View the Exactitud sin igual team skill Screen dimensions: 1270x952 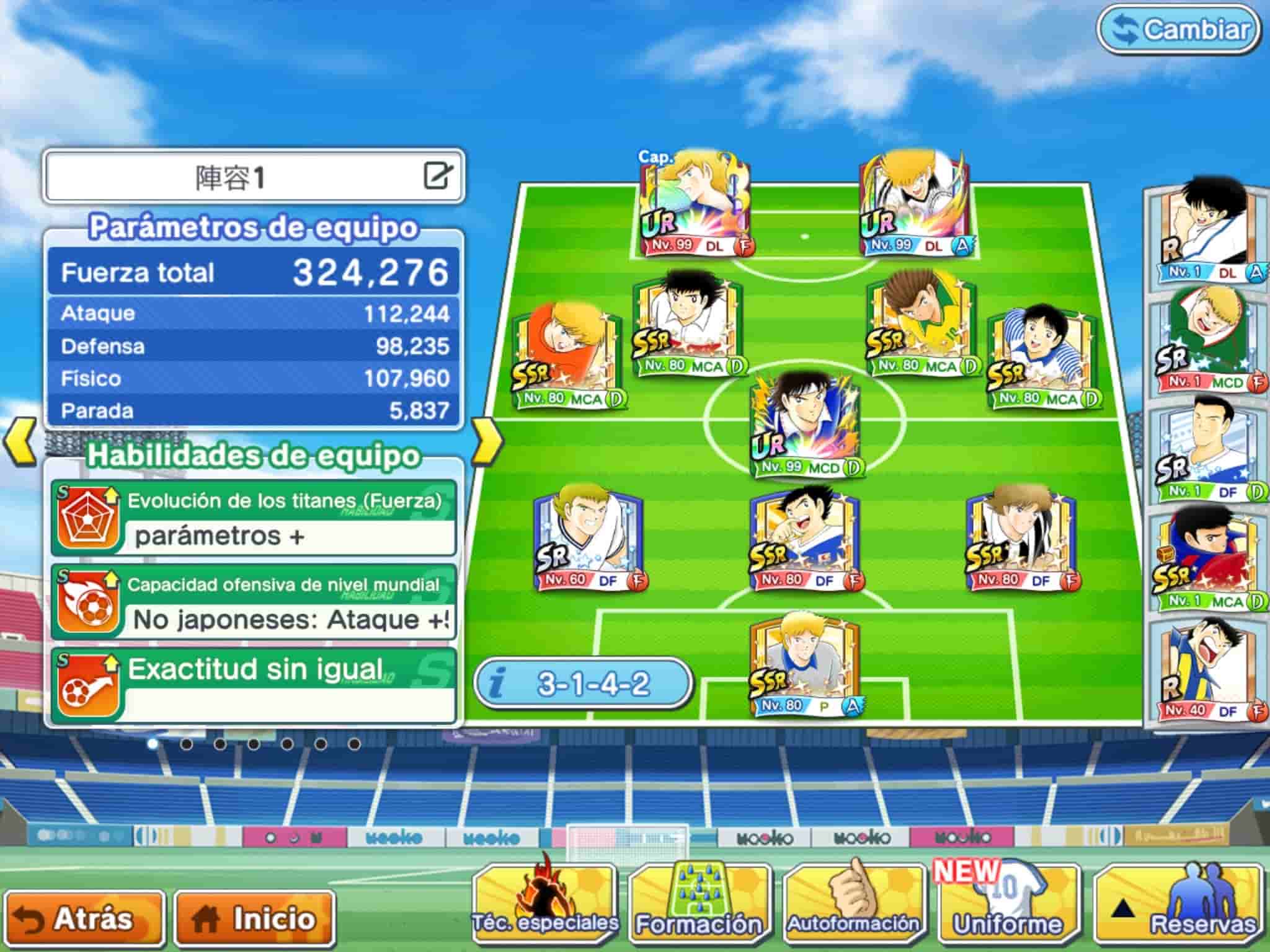pos(254,685)
